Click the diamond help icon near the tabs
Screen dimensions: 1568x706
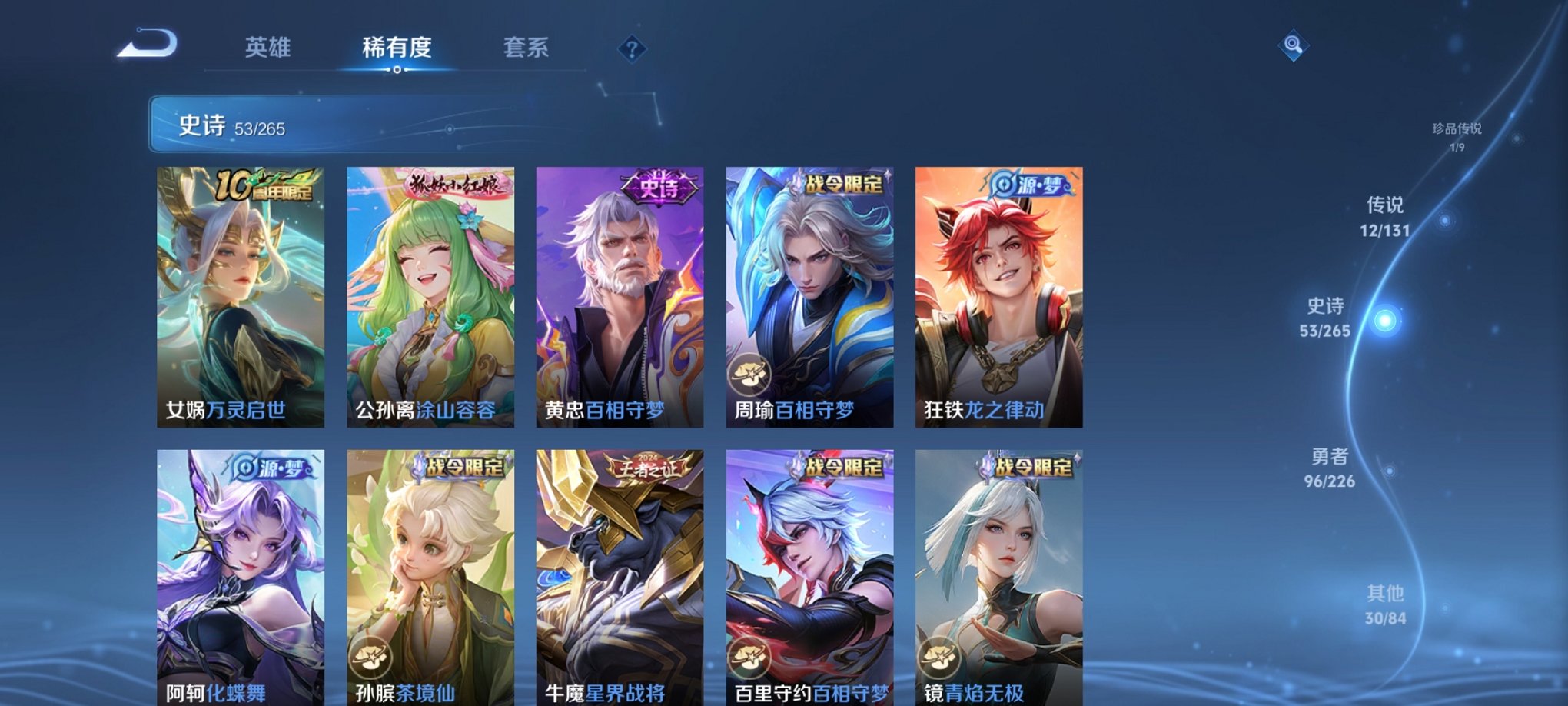click(x=632, y=50)
